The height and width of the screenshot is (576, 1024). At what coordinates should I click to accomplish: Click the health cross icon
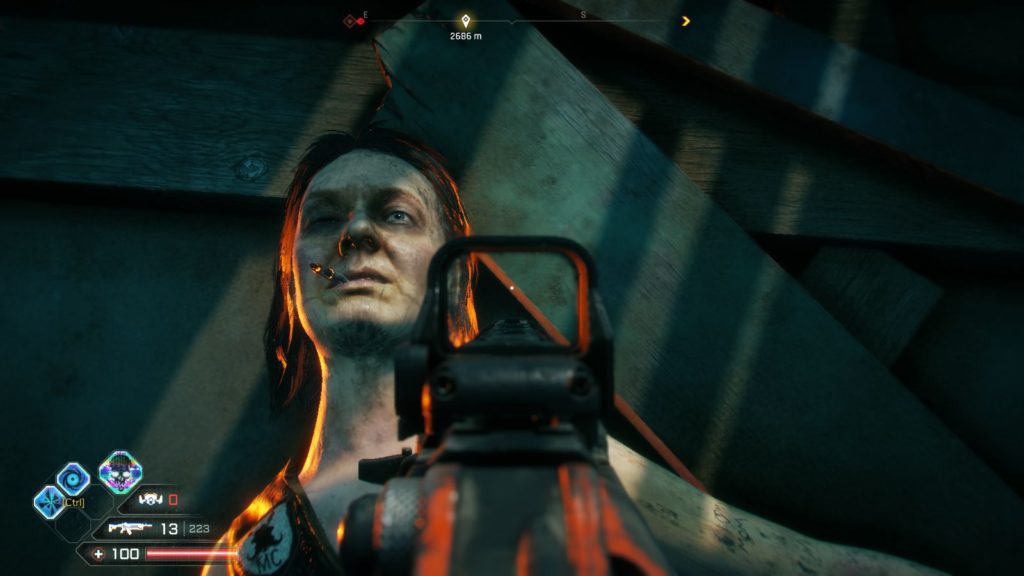[x=98, y=553]
